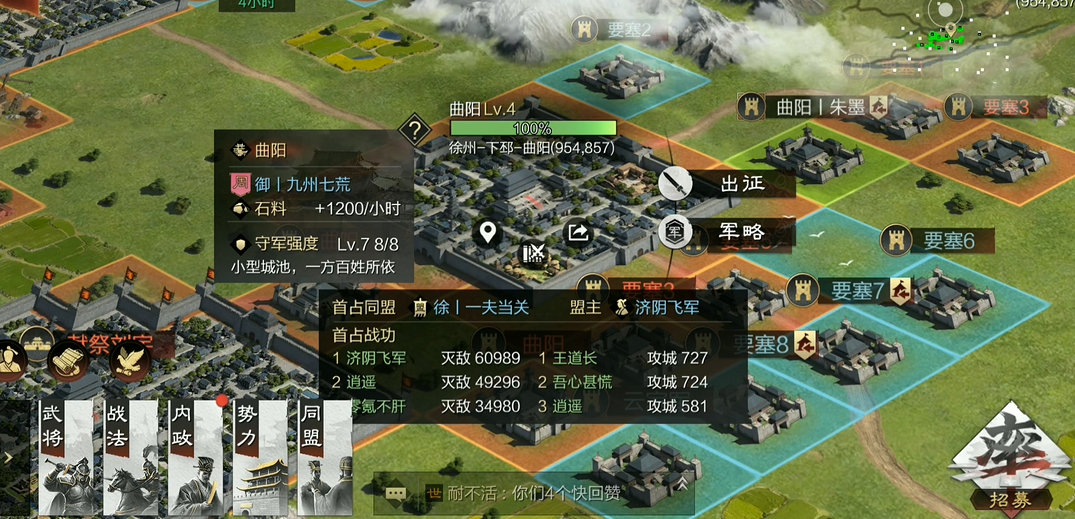Click the 出征 (March) button
Viewport: 1075px width, 519px height.
point(728,183)
